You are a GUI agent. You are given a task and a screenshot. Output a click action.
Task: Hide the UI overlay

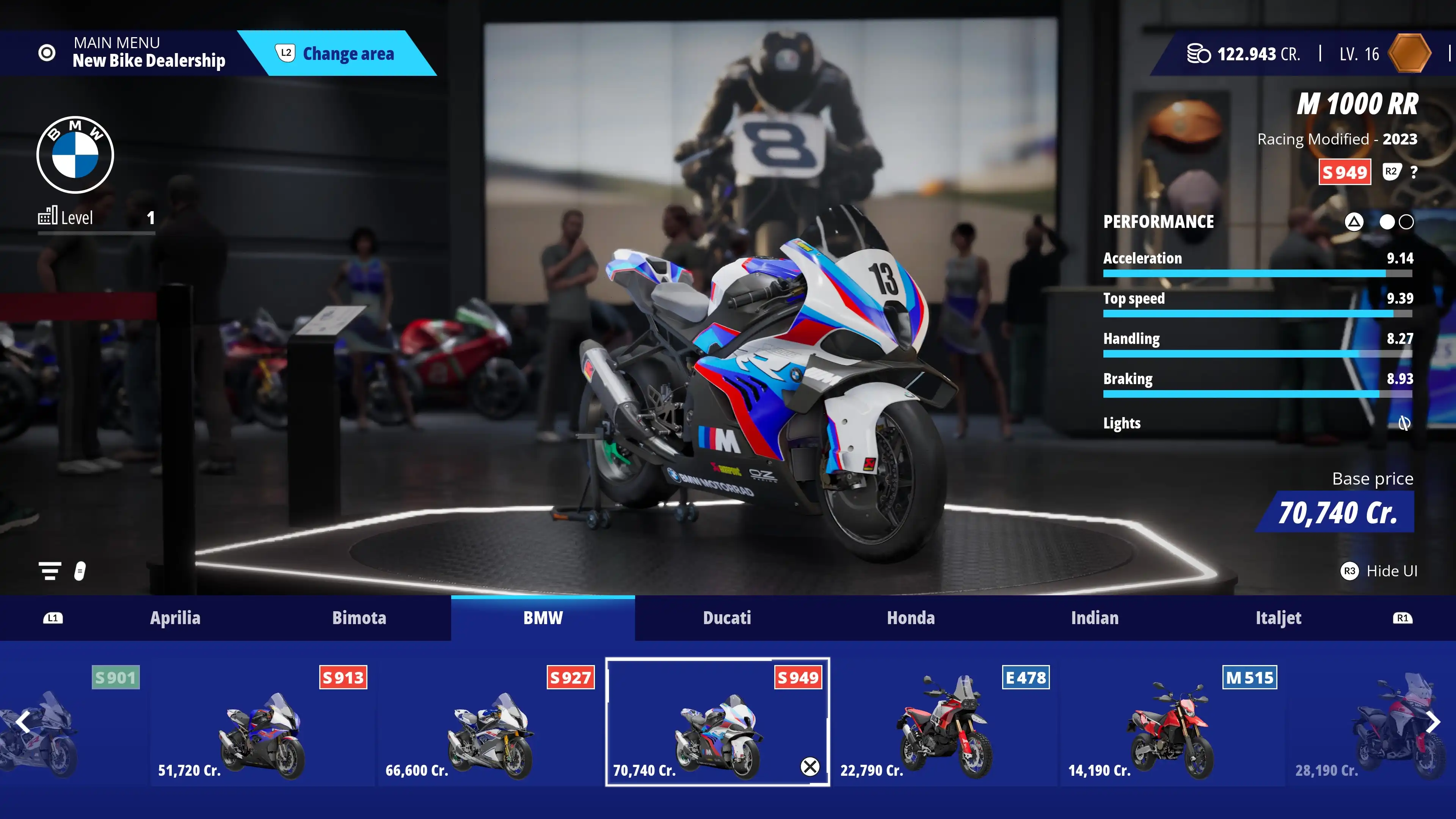tap(1379, 571)
